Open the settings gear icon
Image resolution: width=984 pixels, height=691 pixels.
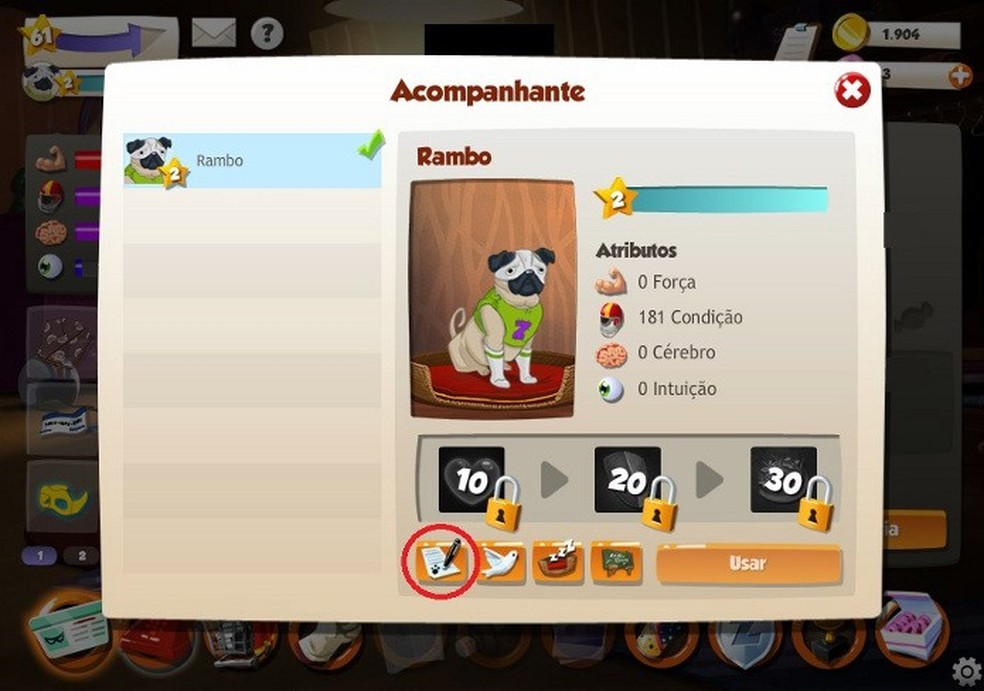click(x=966, y=670)
